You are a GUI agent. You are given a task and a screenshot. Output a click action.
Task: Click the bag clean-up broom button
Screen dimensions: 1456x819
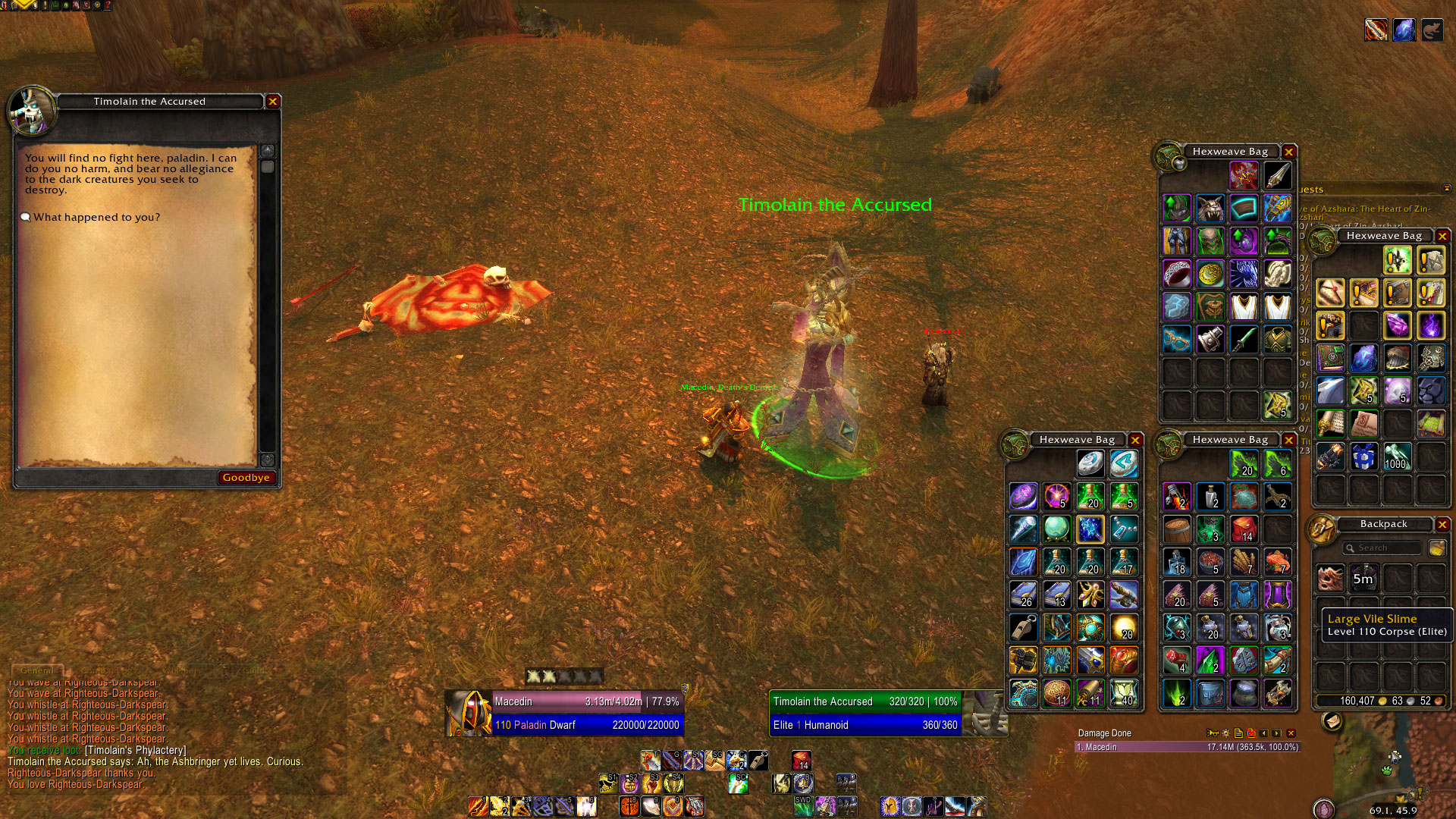(x=1436, y=548)
